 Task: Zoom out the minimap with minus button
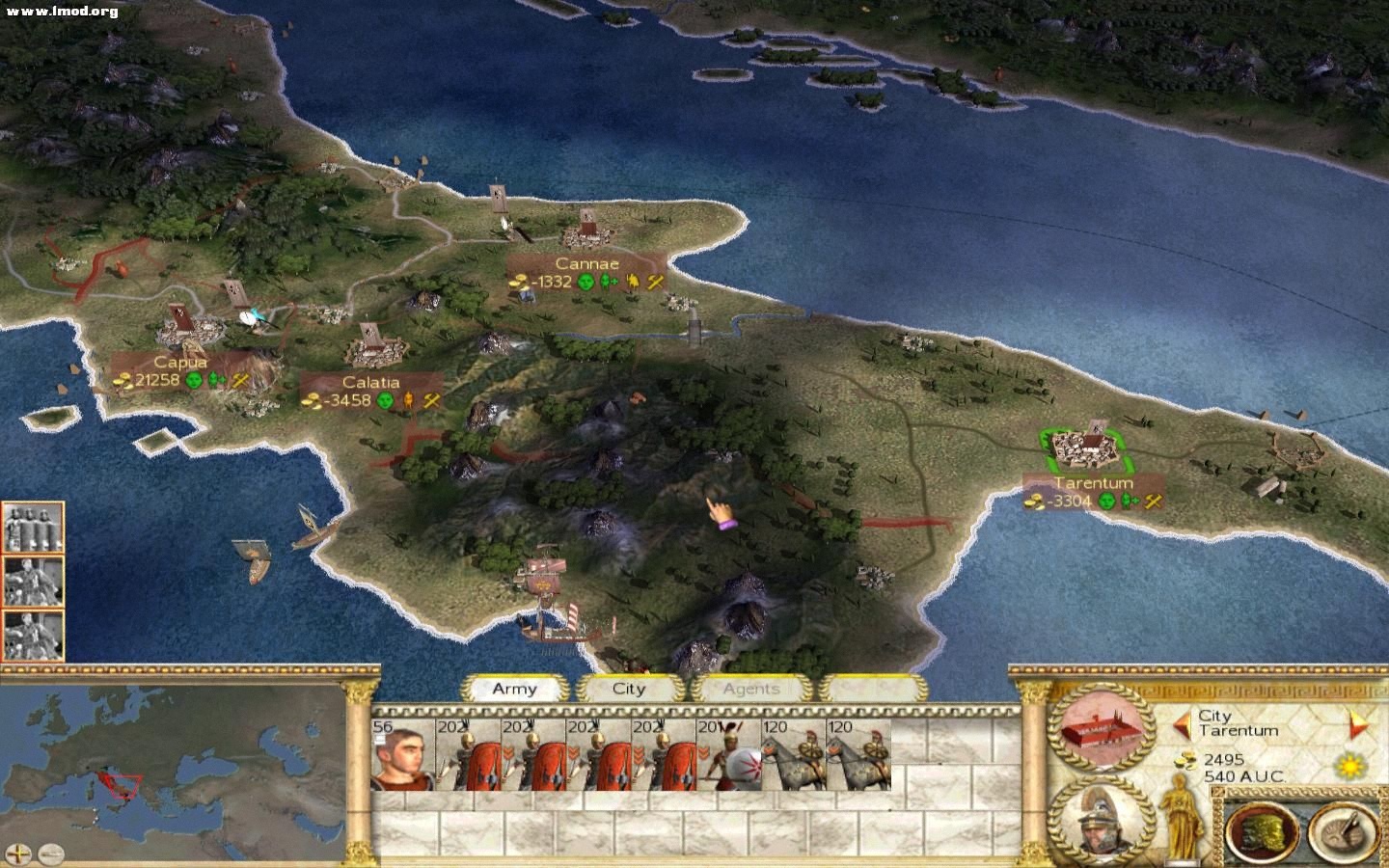pyautogui.click(x=50, y=854)
